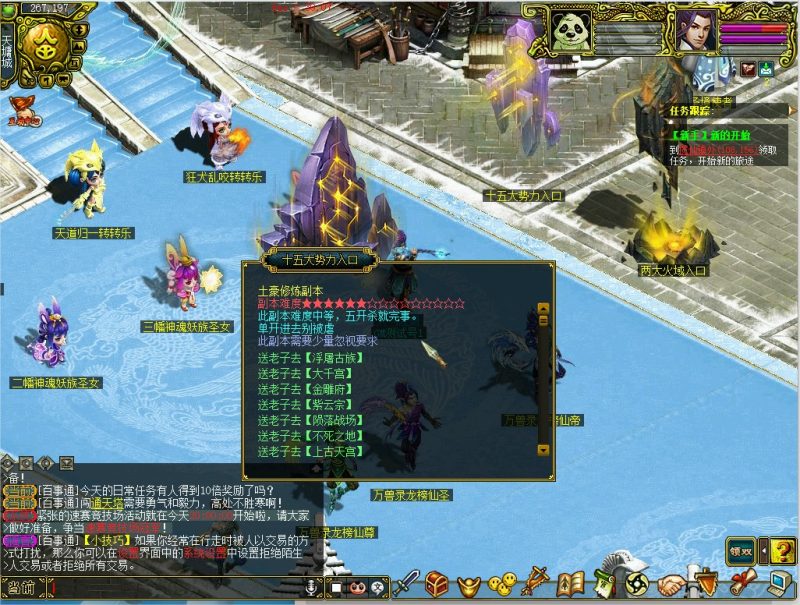Click the gold ingot icon
Screen dimensions: 800x605
tap(469, 583)
